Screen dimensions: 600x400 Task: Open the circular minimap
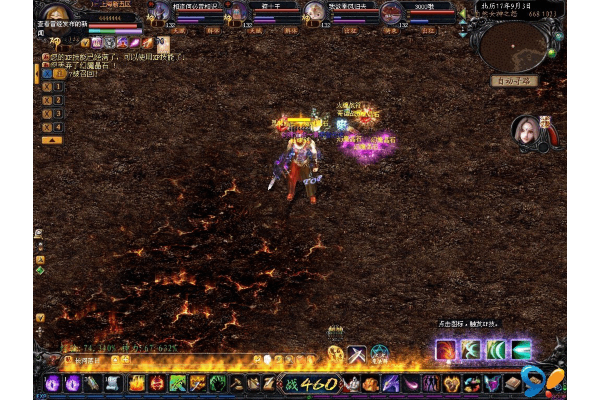[513, 44]
